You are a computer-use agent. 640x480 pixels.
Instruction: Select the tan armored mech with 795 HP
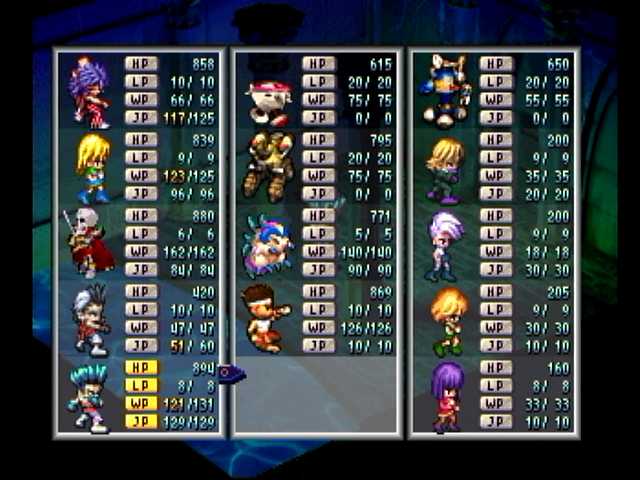click(266, 167)
